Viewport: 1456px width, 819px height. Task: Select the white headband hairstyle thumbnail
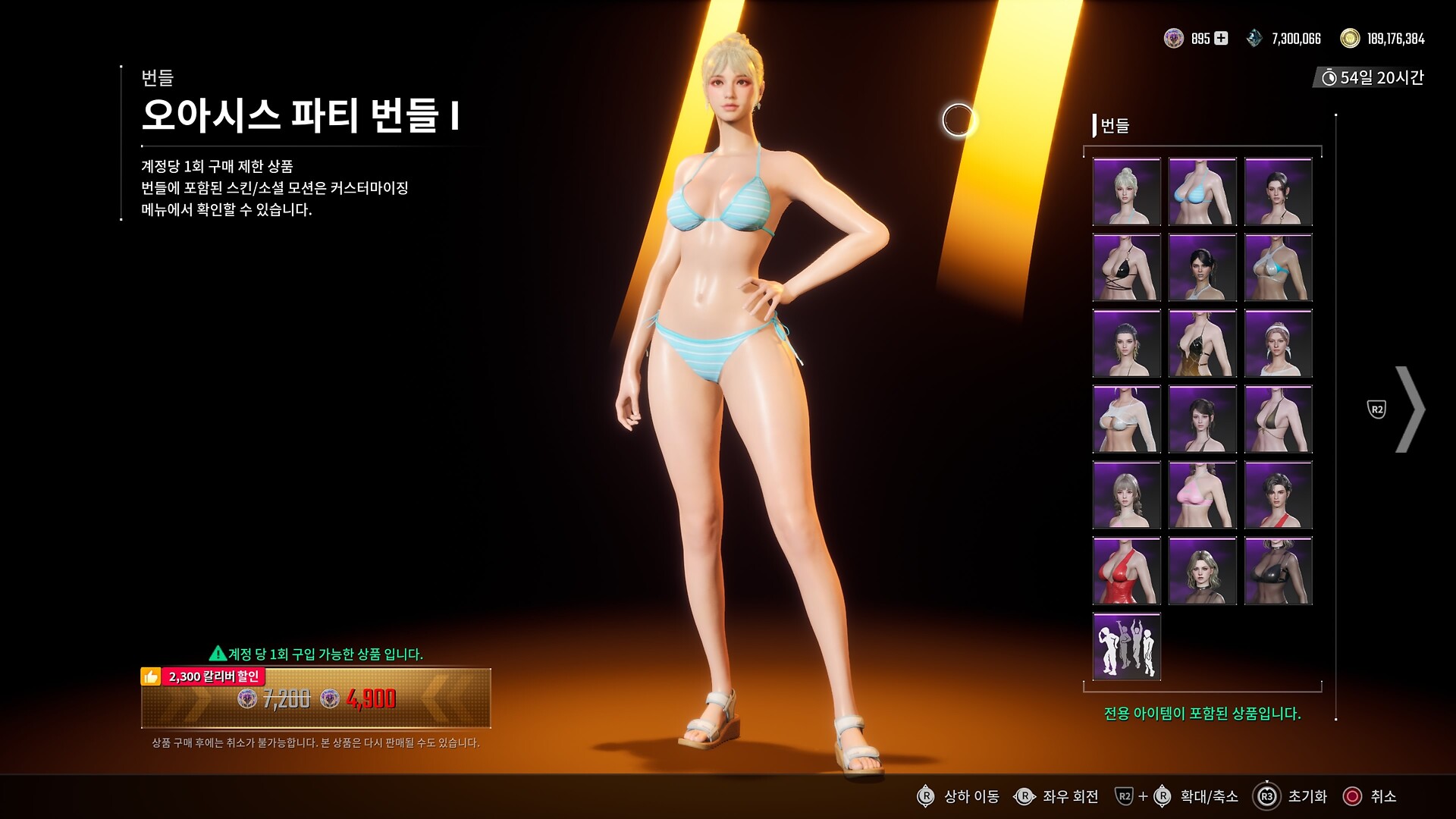coord(1278,344)
